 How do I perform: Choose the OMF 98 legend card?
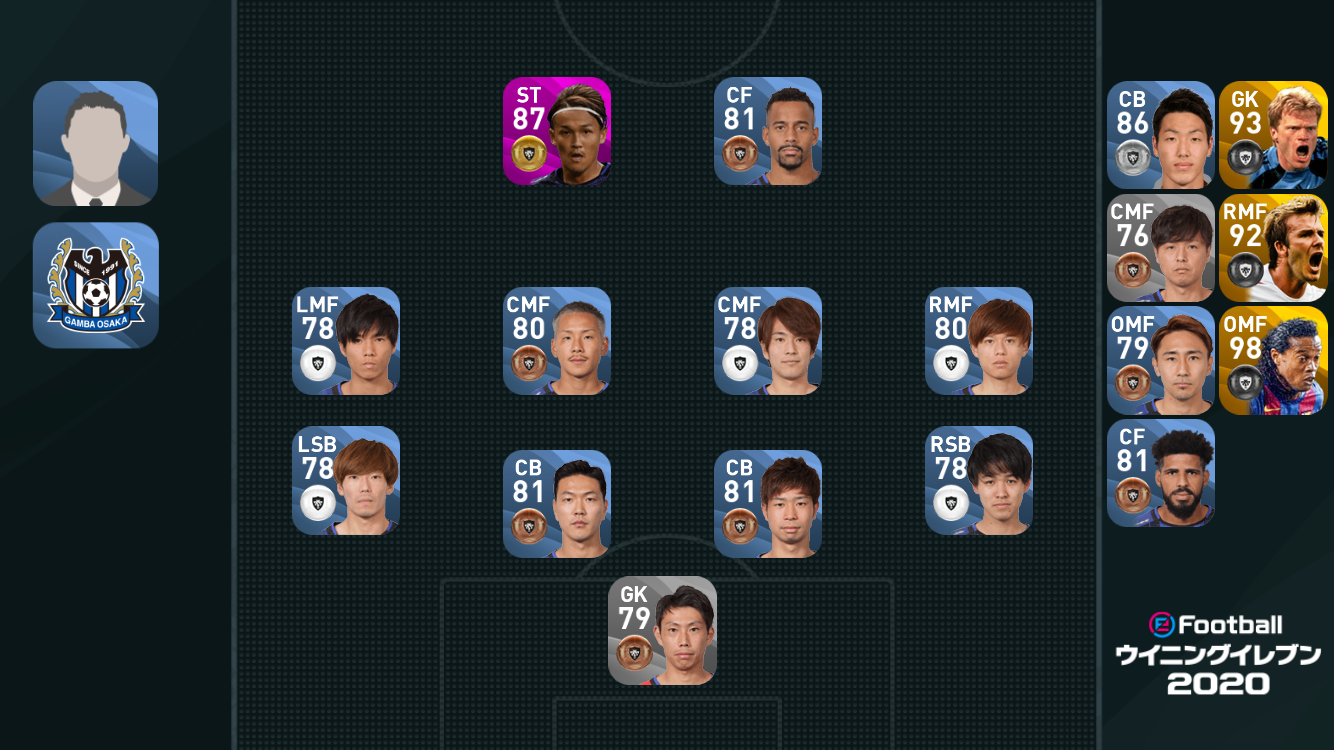[1273, 361]
